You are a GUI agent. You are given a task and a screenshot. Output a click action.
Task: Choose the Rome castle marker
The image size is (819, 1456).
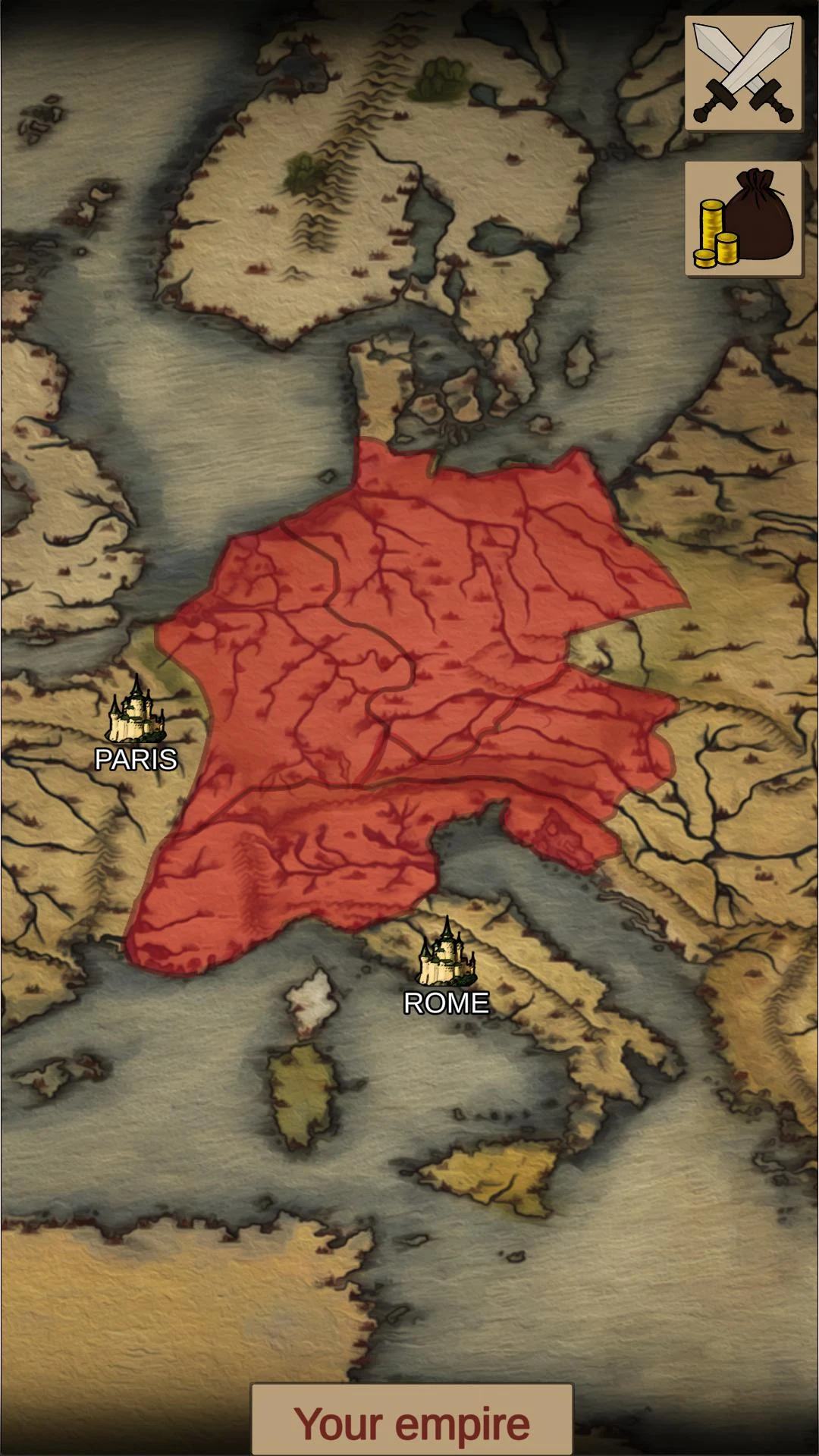coord(447,953)
